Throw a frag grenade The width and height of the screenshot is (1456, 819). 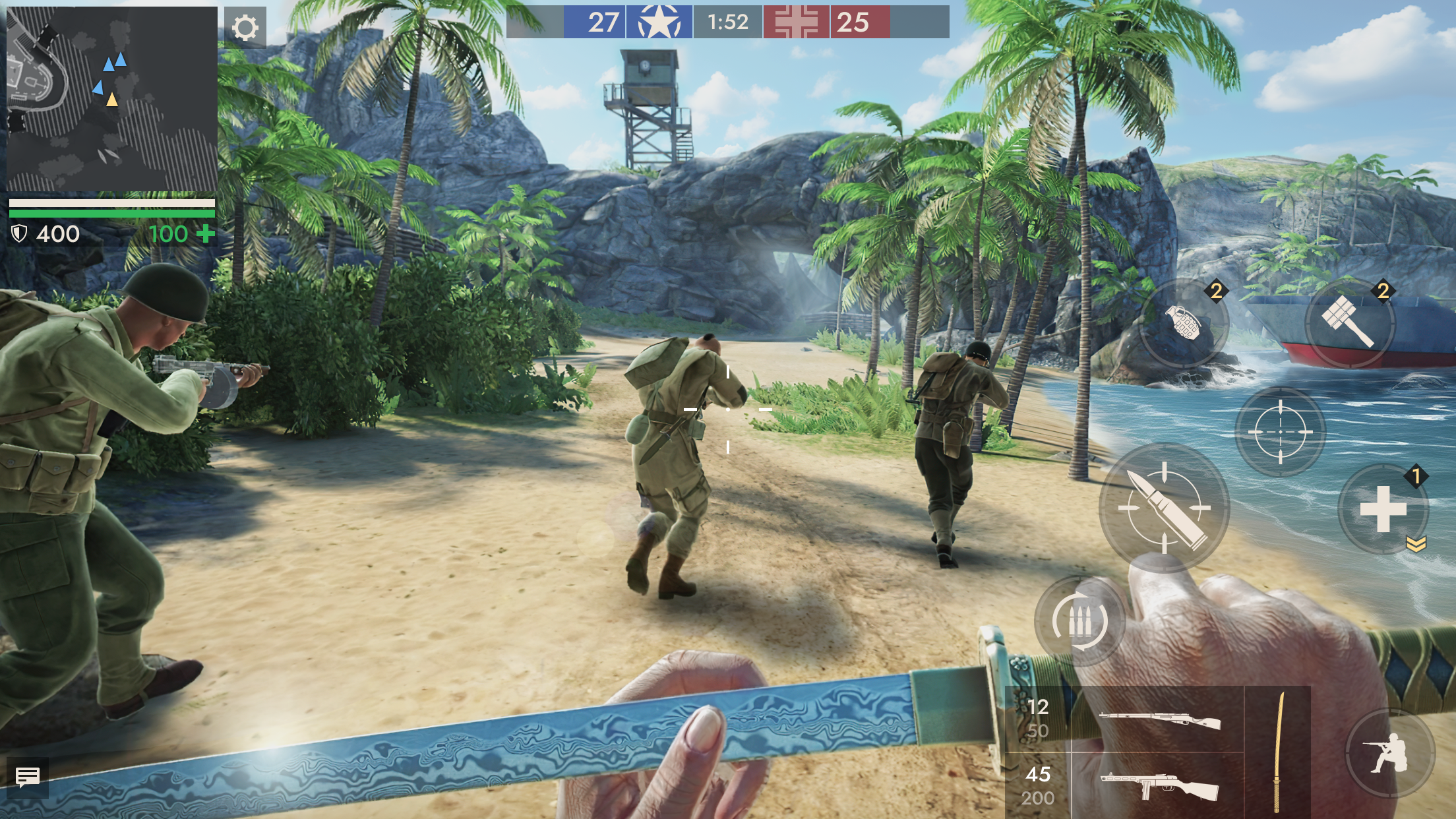[1184, 323]
